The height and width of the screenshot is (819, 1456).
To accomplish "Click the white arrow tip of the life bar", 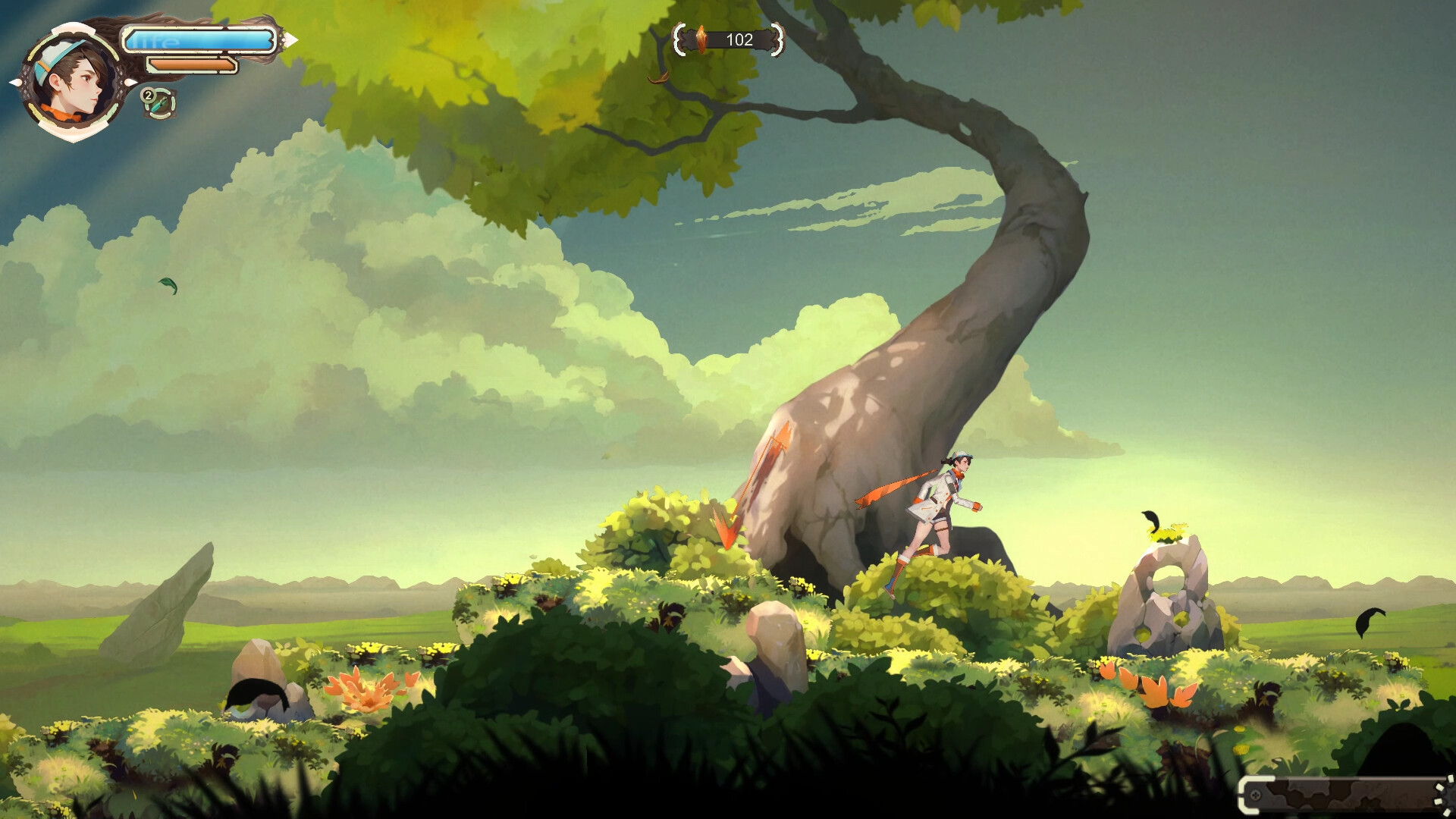I will [x=291, y=39].
